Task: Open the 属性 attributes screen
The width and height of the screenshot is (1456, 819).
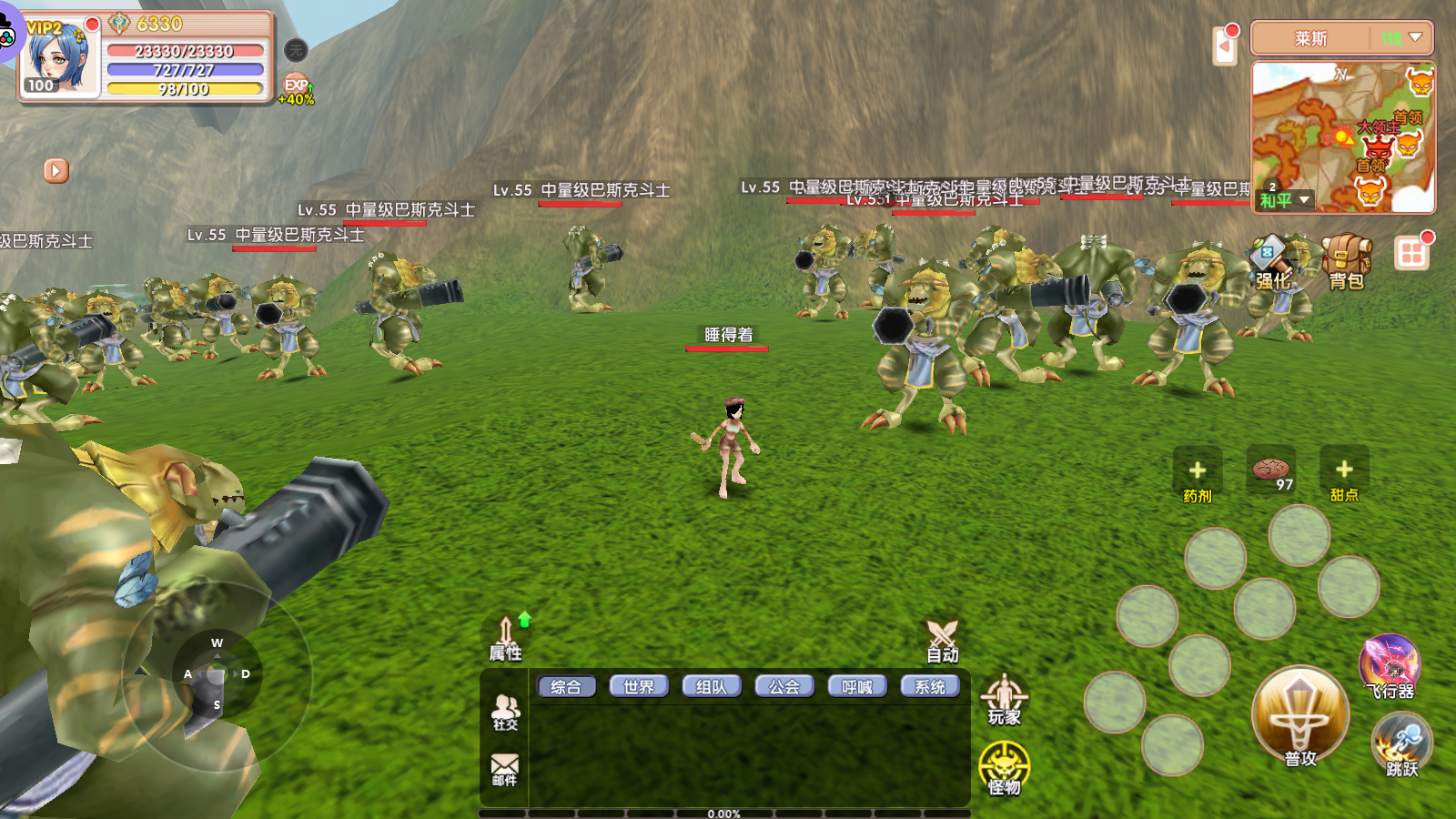Action: point(506,638)
